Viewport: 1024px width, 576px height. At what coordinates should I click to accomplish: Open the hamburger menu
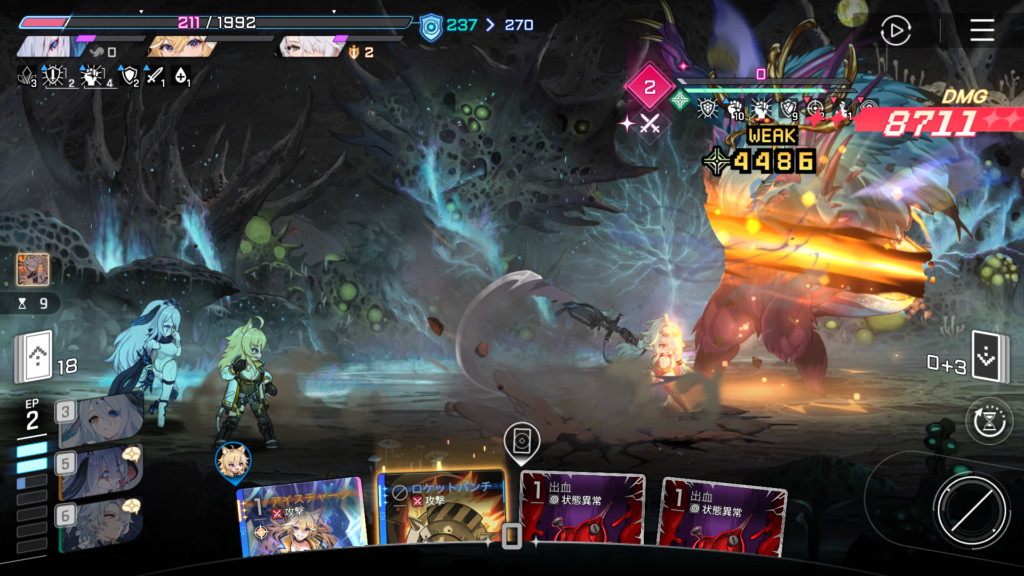(x=982, y=31)
